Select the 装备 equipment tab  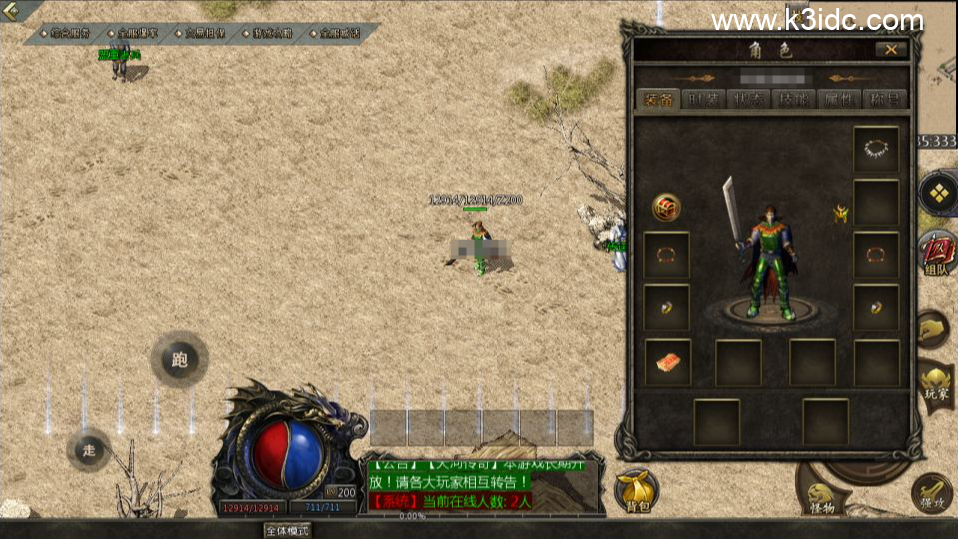click(659, 99)
